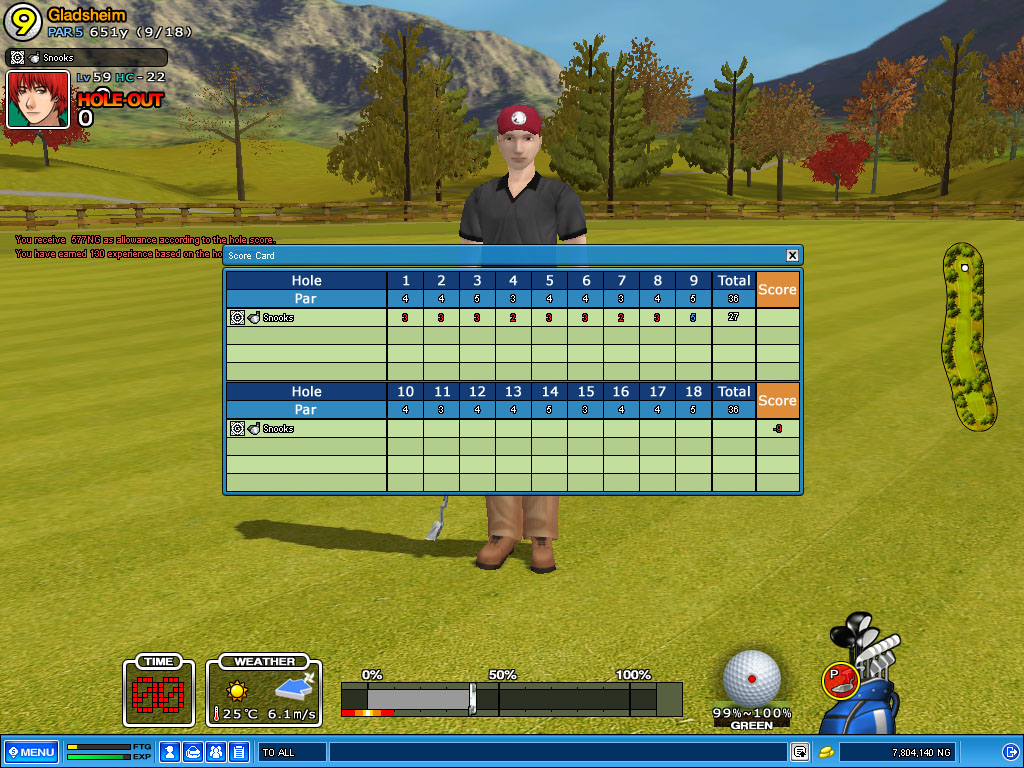
Task: Open the friends group icon
Action: click(x=216, y=752)
